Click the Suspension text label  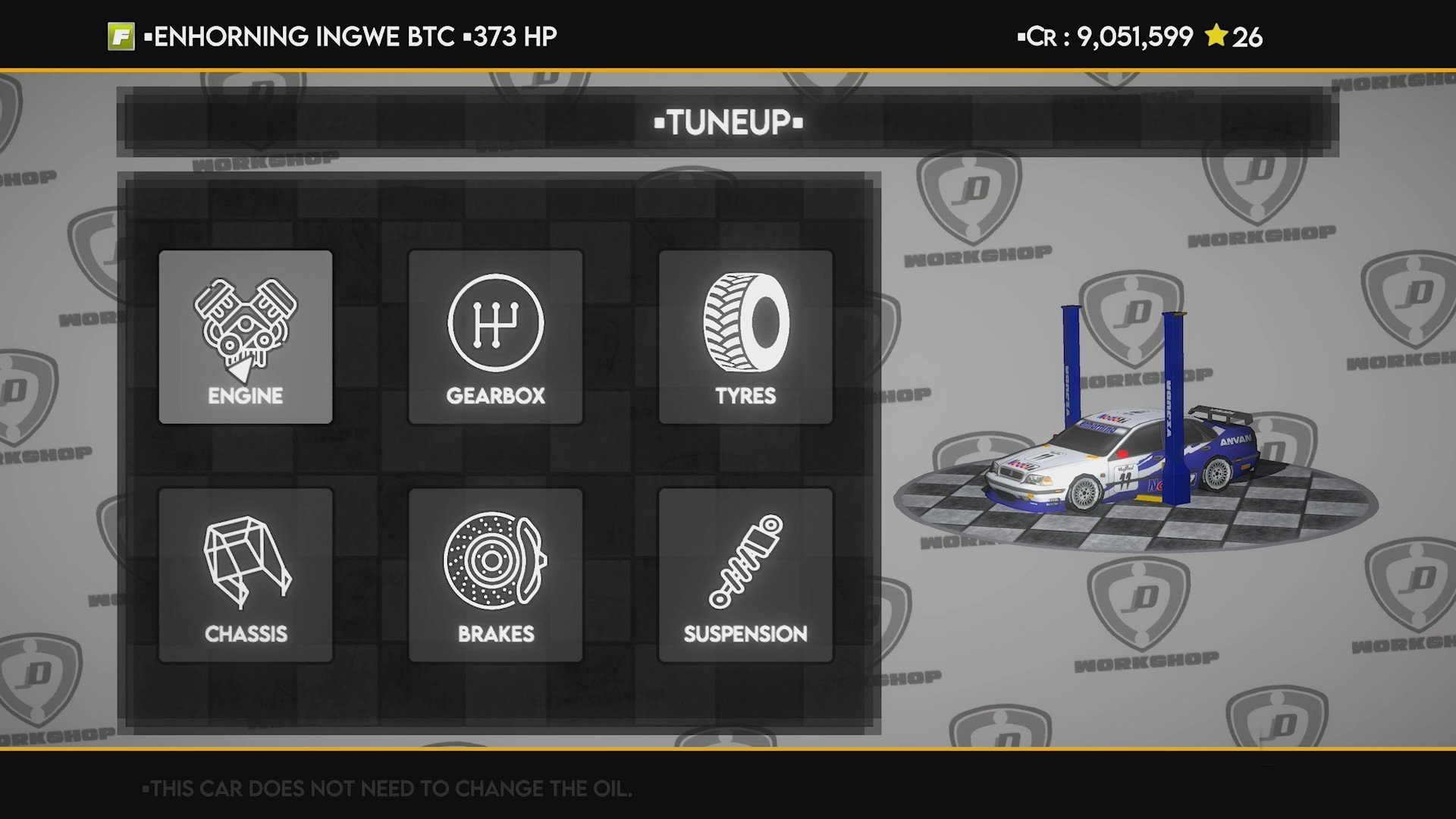click(745, 635)
